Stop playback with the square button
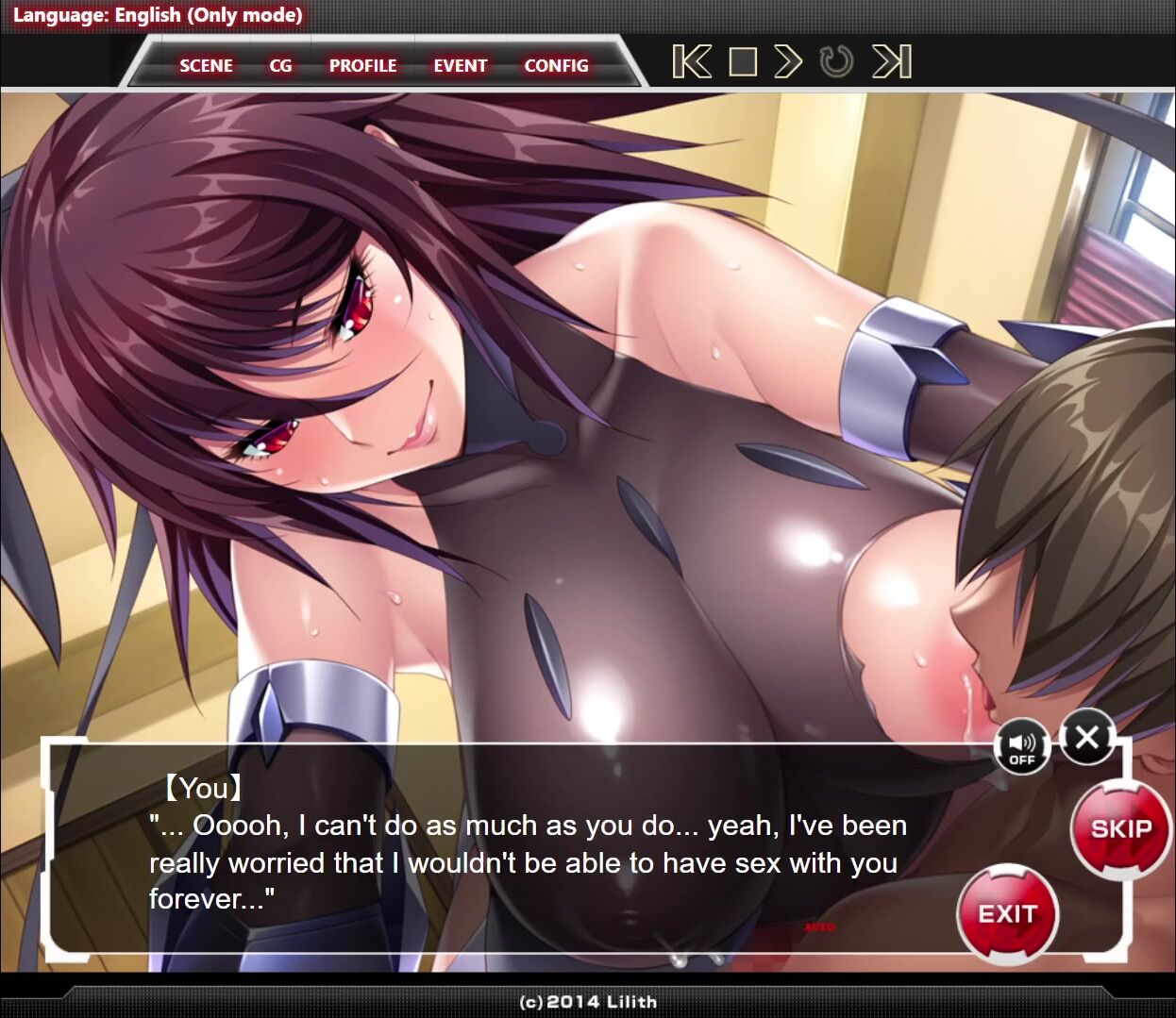Screen dimensions: 1176x1018 click(743, 62)
